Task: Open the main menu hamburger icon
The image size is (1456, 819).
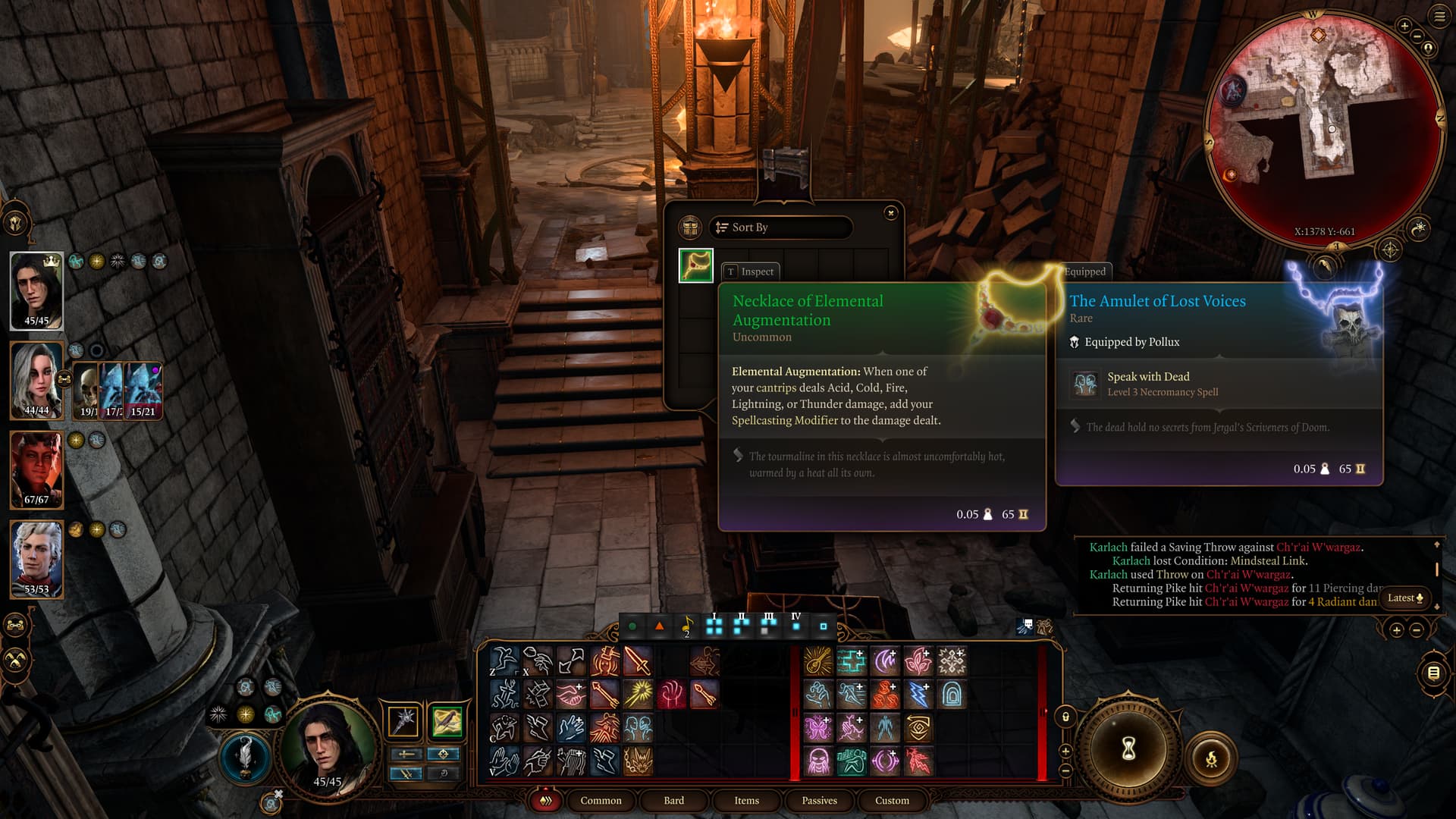Action: (1439, 16)
